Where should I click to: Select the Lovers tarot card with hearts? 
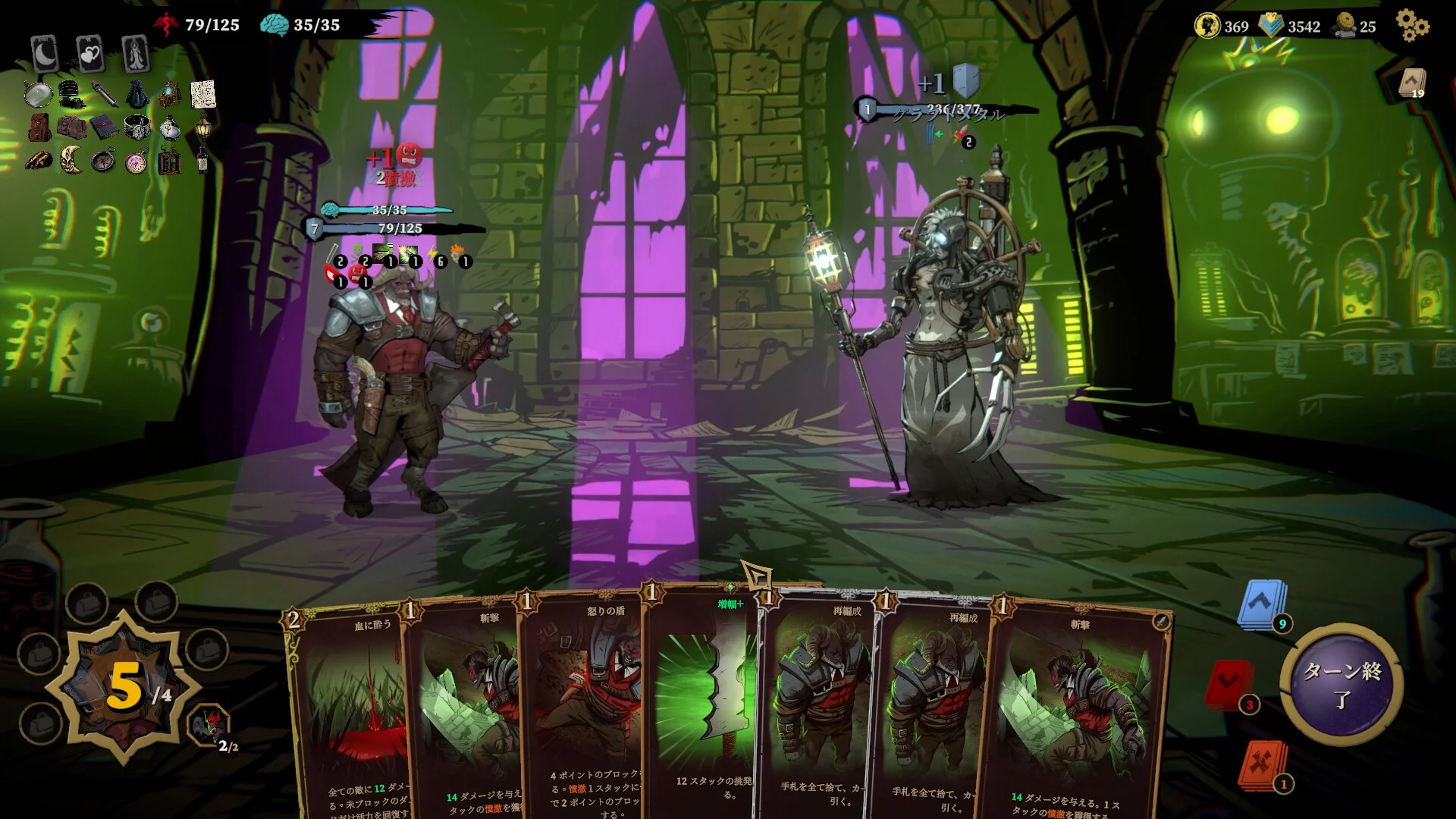(x=90, y=54)
